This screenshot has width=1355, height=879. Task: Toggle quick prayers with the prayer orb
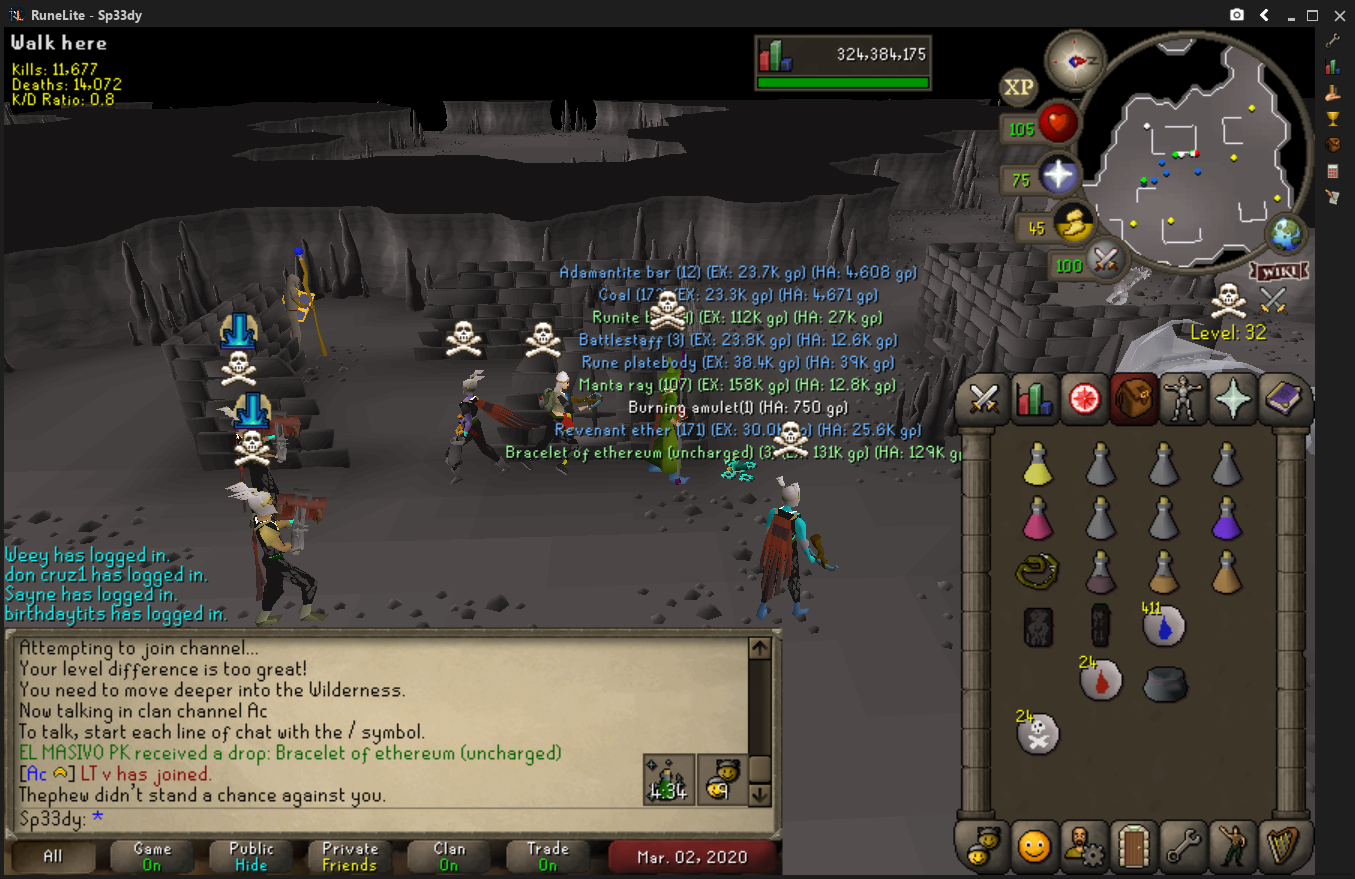pyautogui.click(x=1058, y=177)
